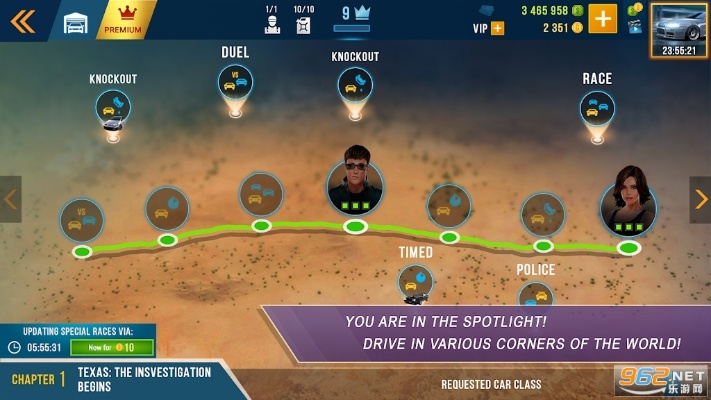Open the garage

click(76, 22)
